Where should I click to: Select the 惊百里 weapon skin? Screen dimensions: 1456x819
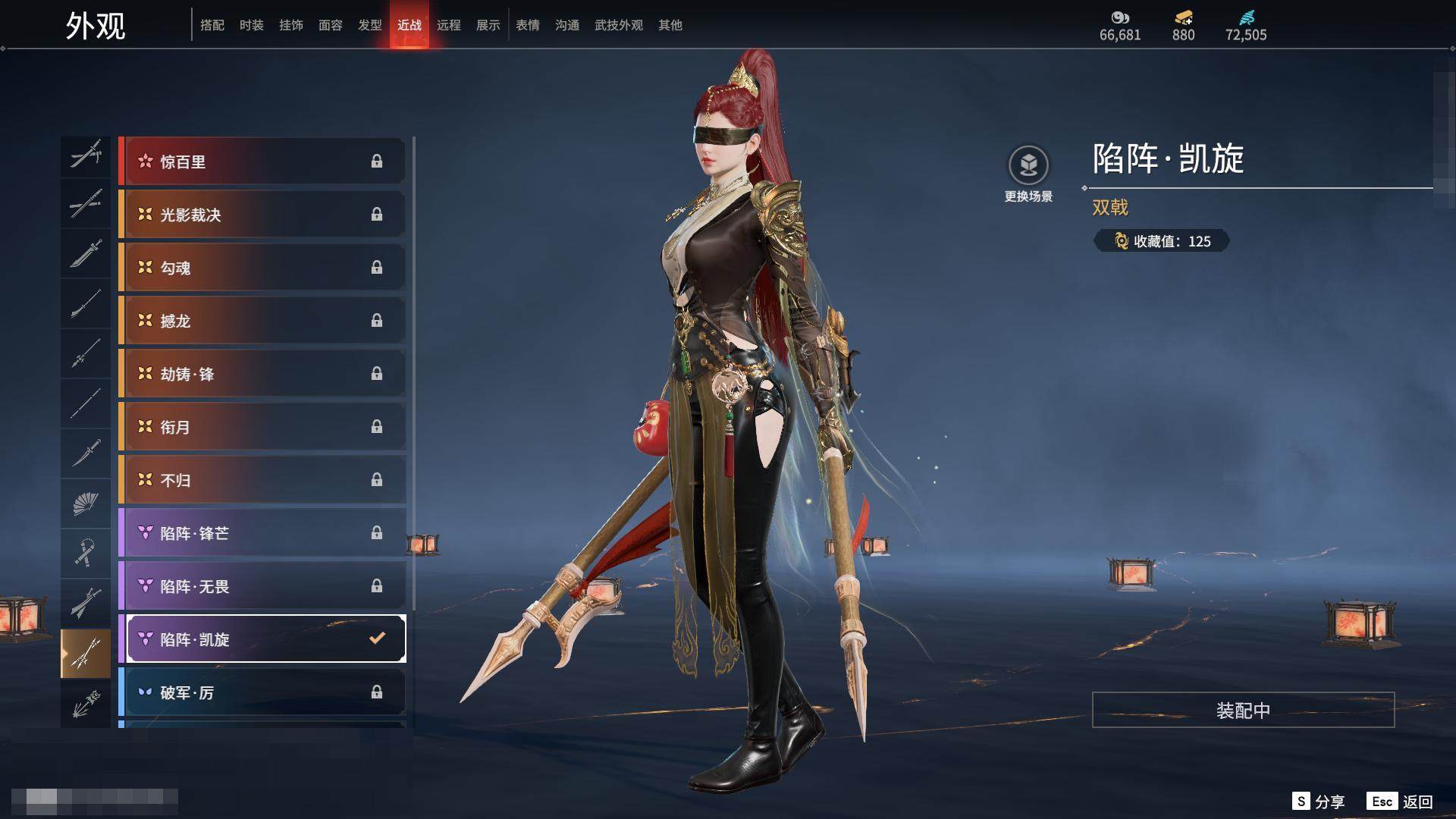(262, 161)
